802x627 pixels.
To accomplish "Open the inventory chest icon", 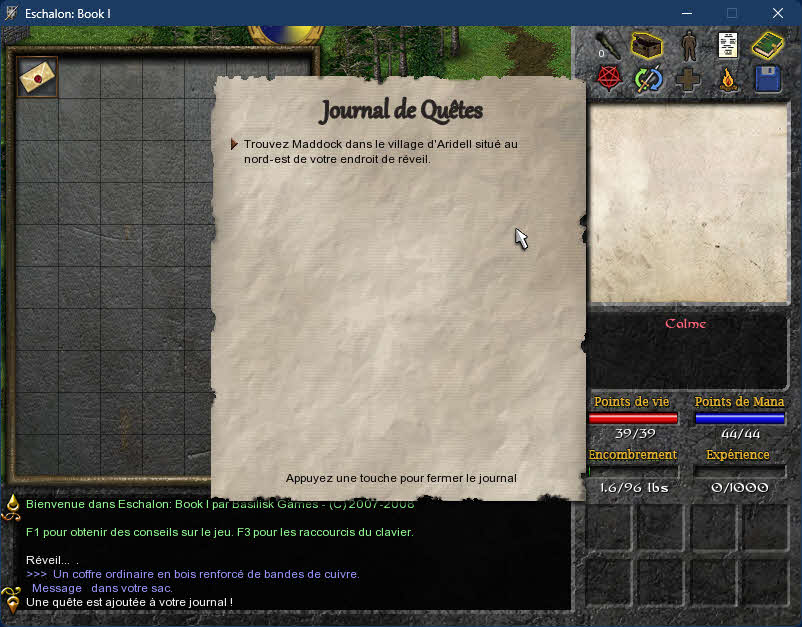I will tap(647, 45).
